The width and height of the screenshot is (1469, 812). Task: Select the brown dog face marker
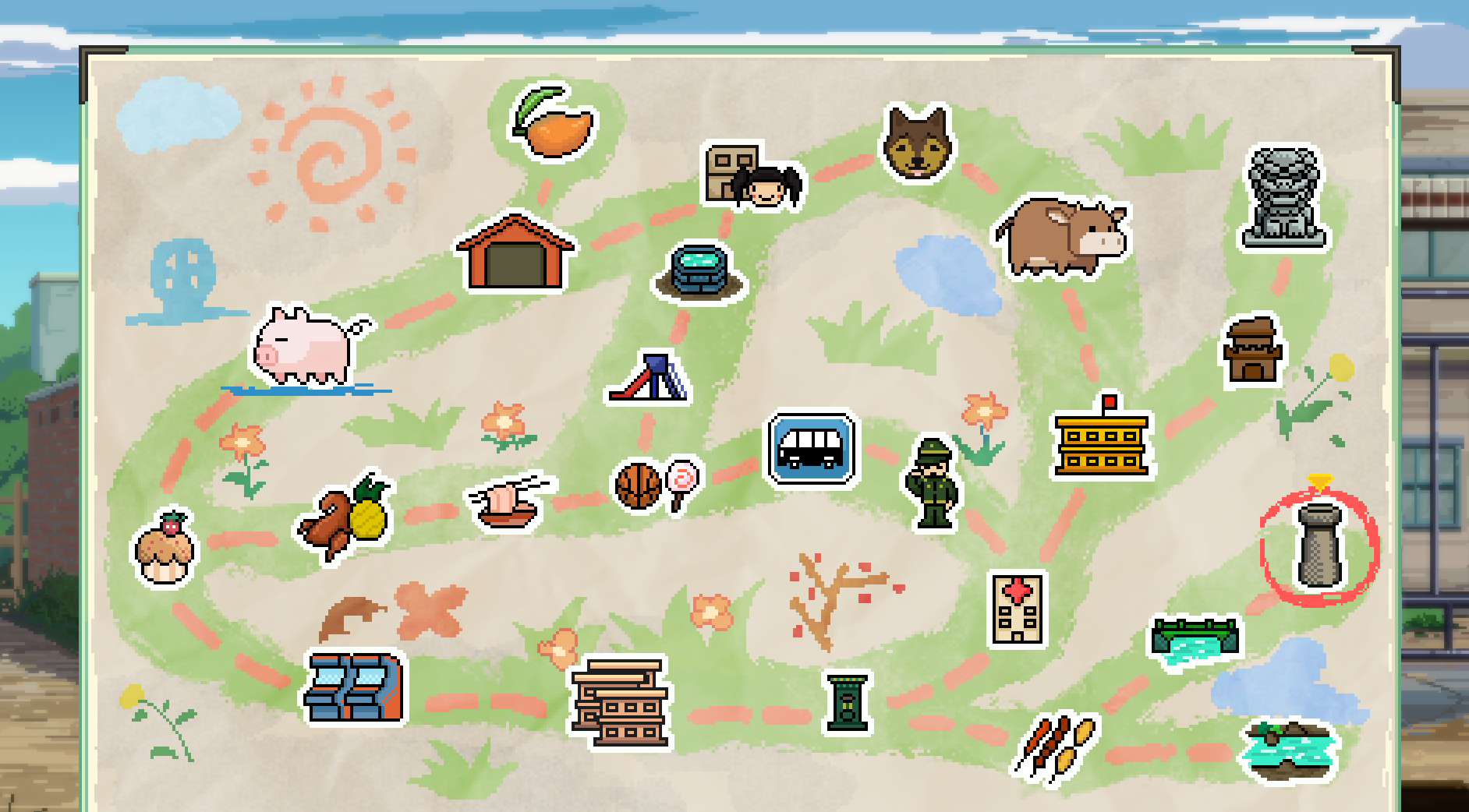coord(917,143)
